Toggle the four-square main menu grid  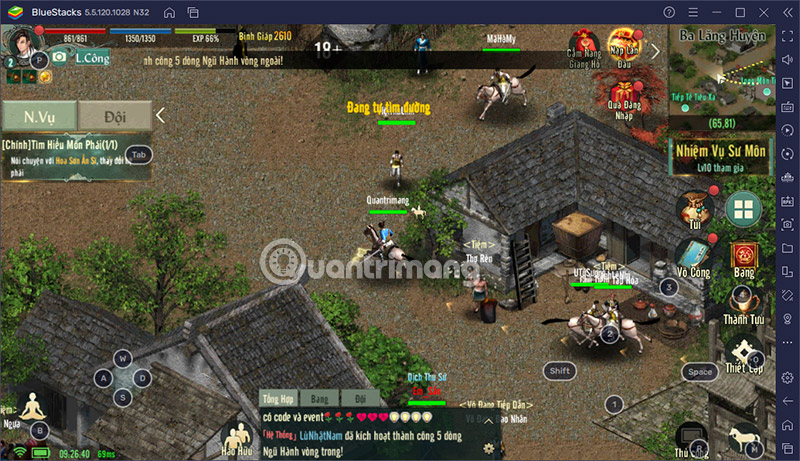743,209
